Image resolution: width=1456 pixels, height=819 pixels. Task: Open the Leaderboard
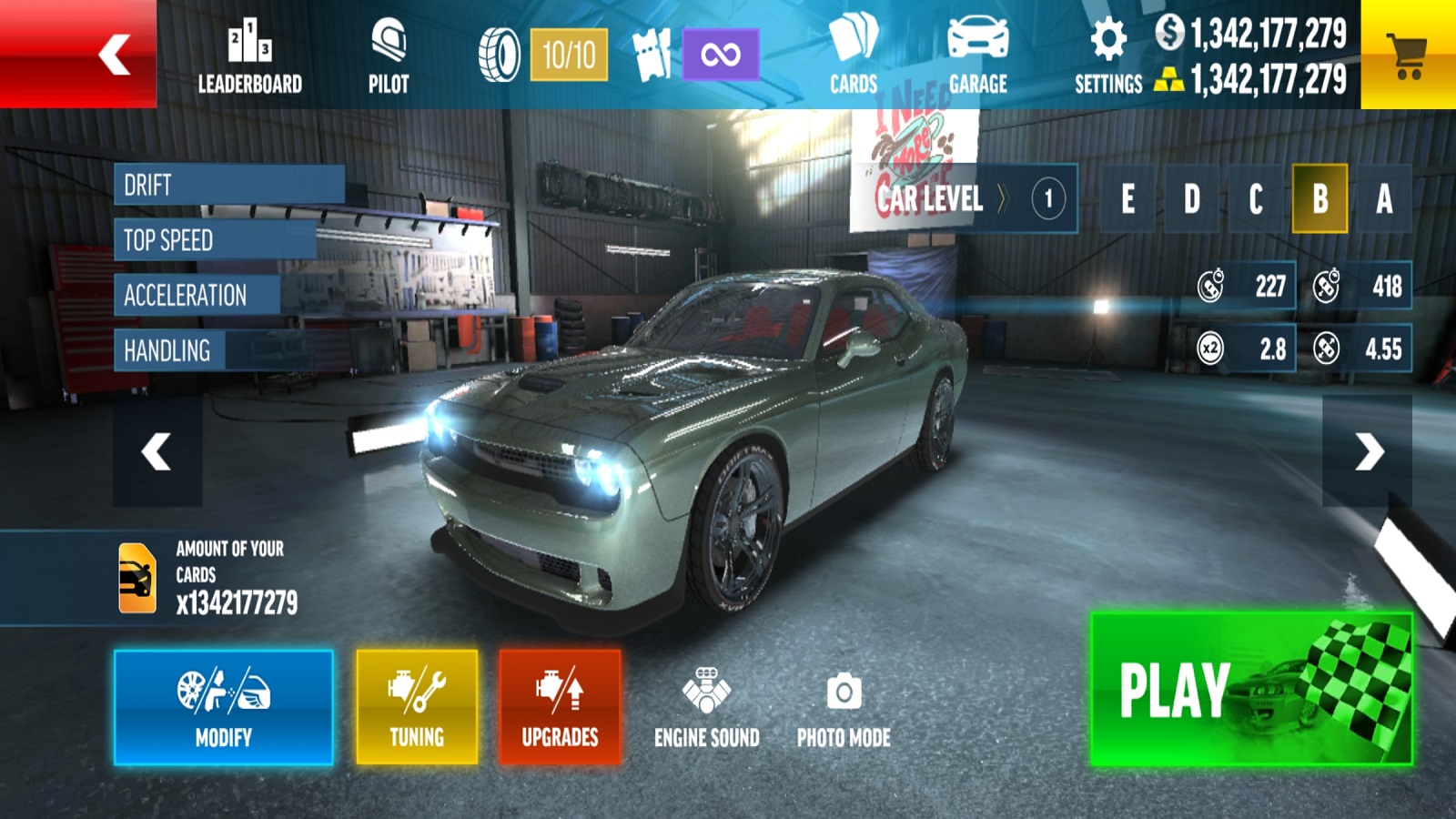250,56
